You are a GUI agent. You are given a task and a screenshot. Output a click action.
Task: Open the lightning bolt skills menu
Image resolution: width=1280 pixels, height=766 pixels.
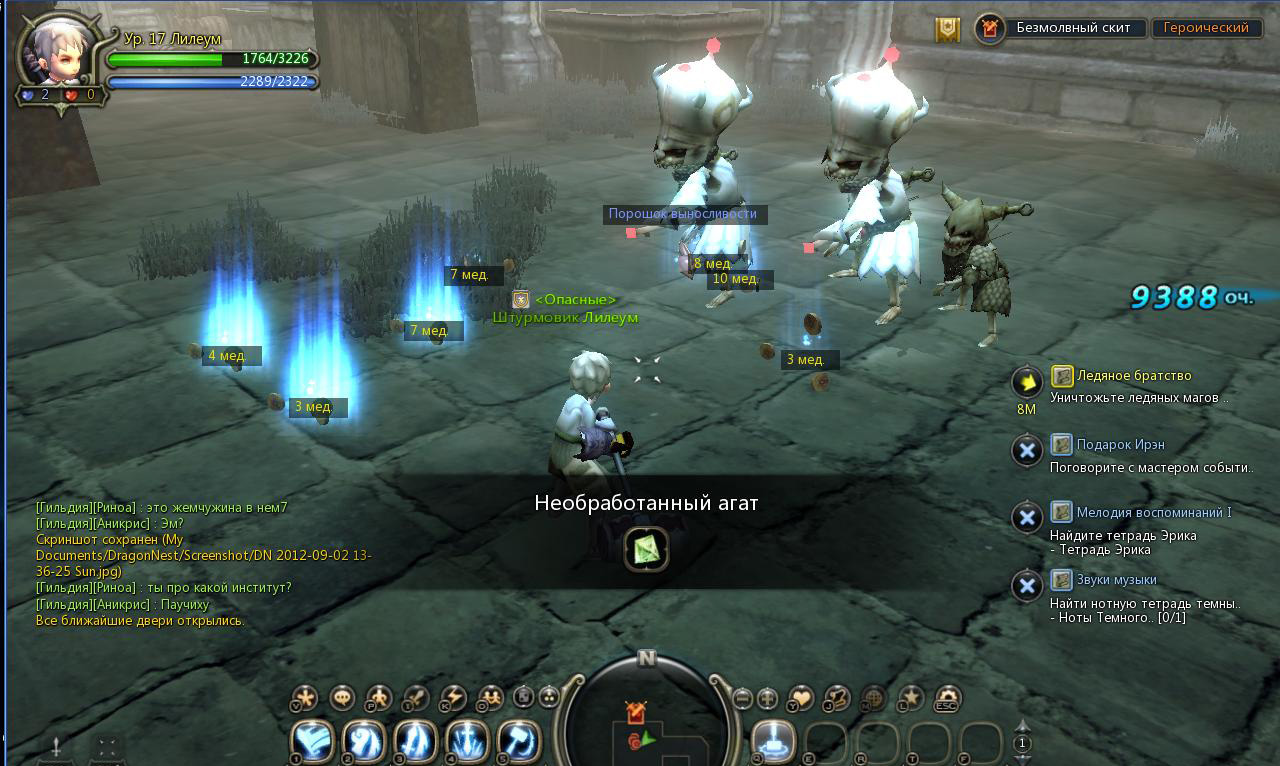click(x=453, y=698)
